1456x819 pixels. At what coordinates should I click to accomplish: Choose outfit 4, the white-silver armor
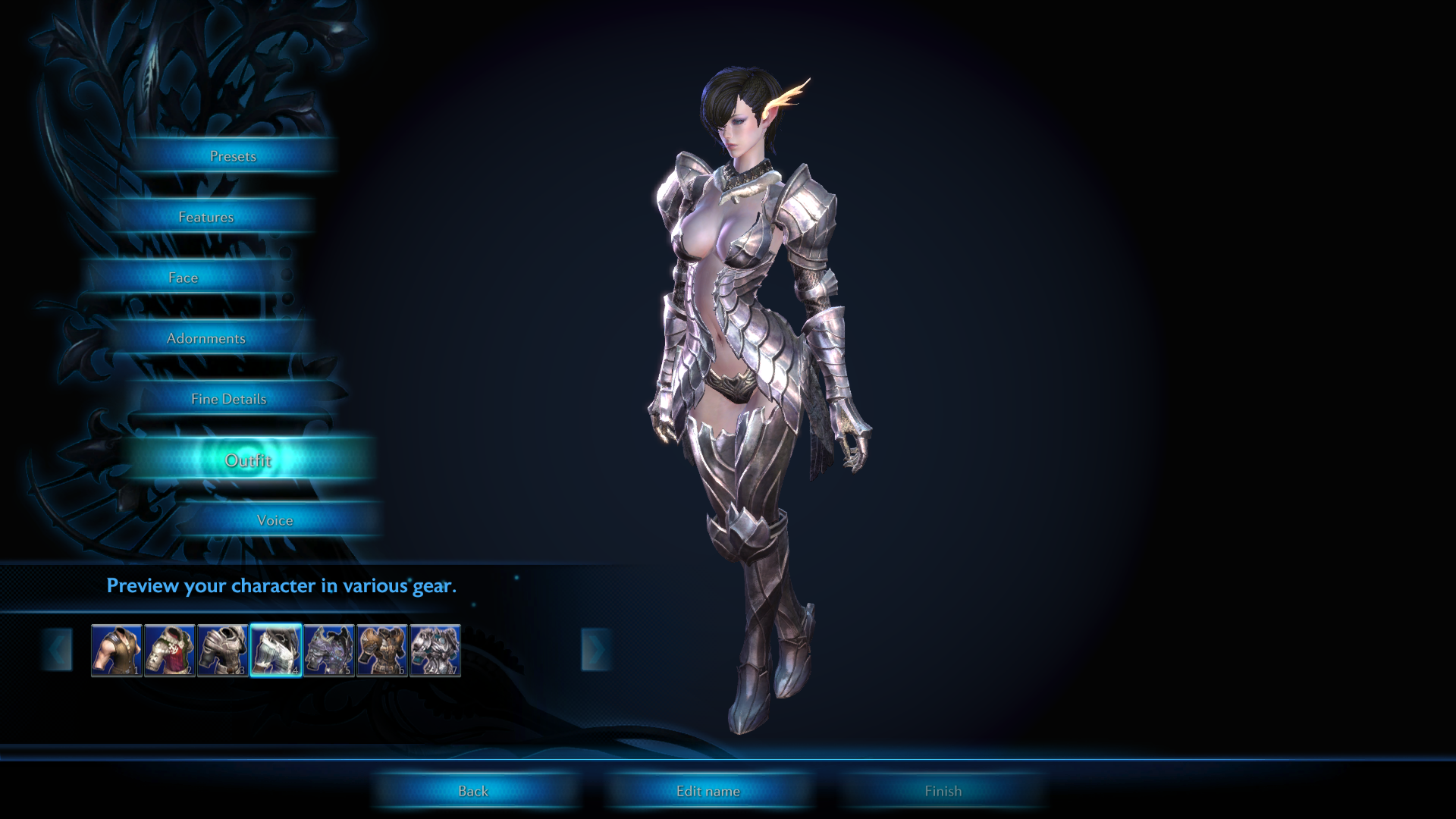coord(276,650)
